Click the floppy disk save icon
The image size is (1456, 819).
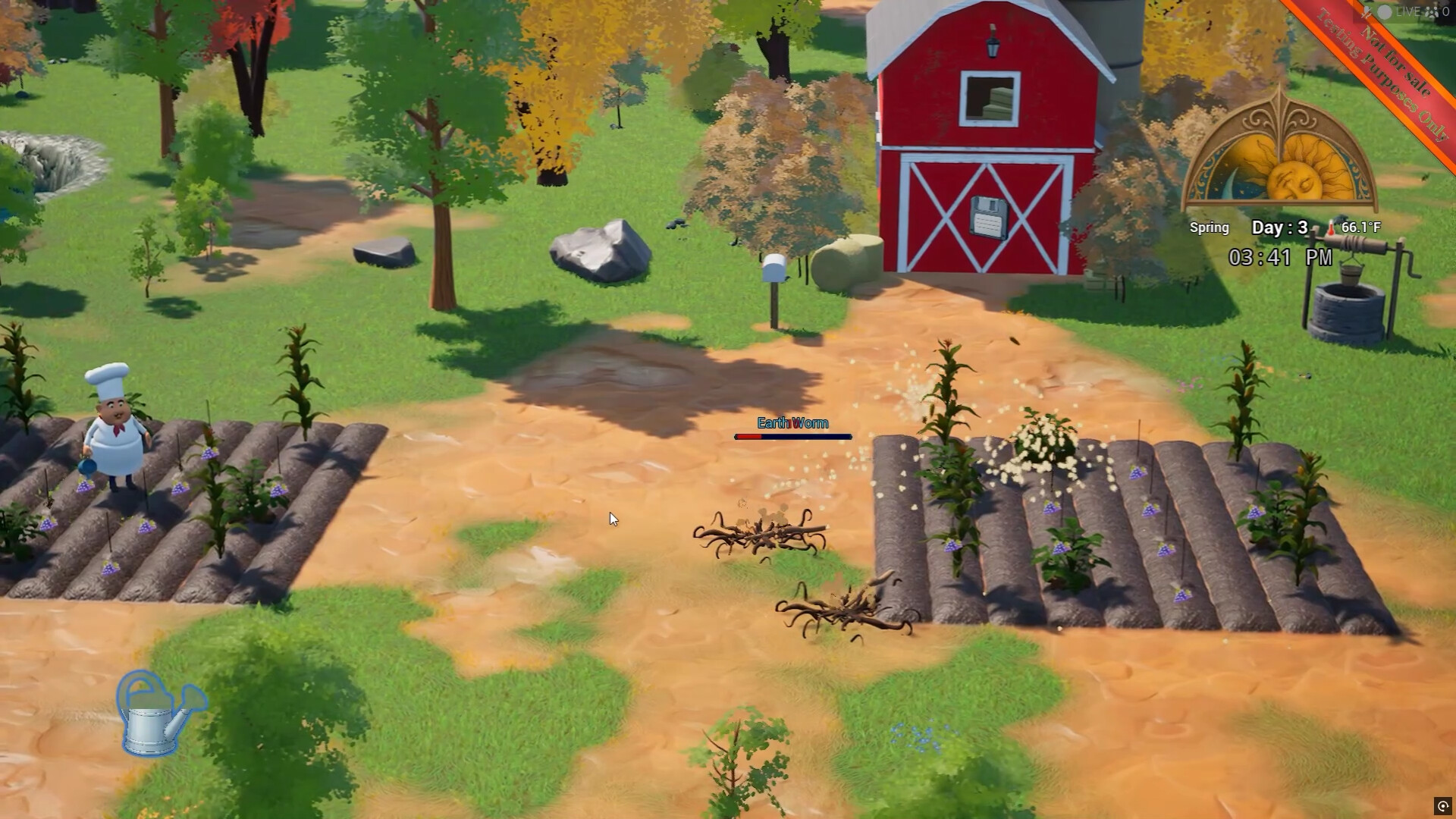point(988,218)
